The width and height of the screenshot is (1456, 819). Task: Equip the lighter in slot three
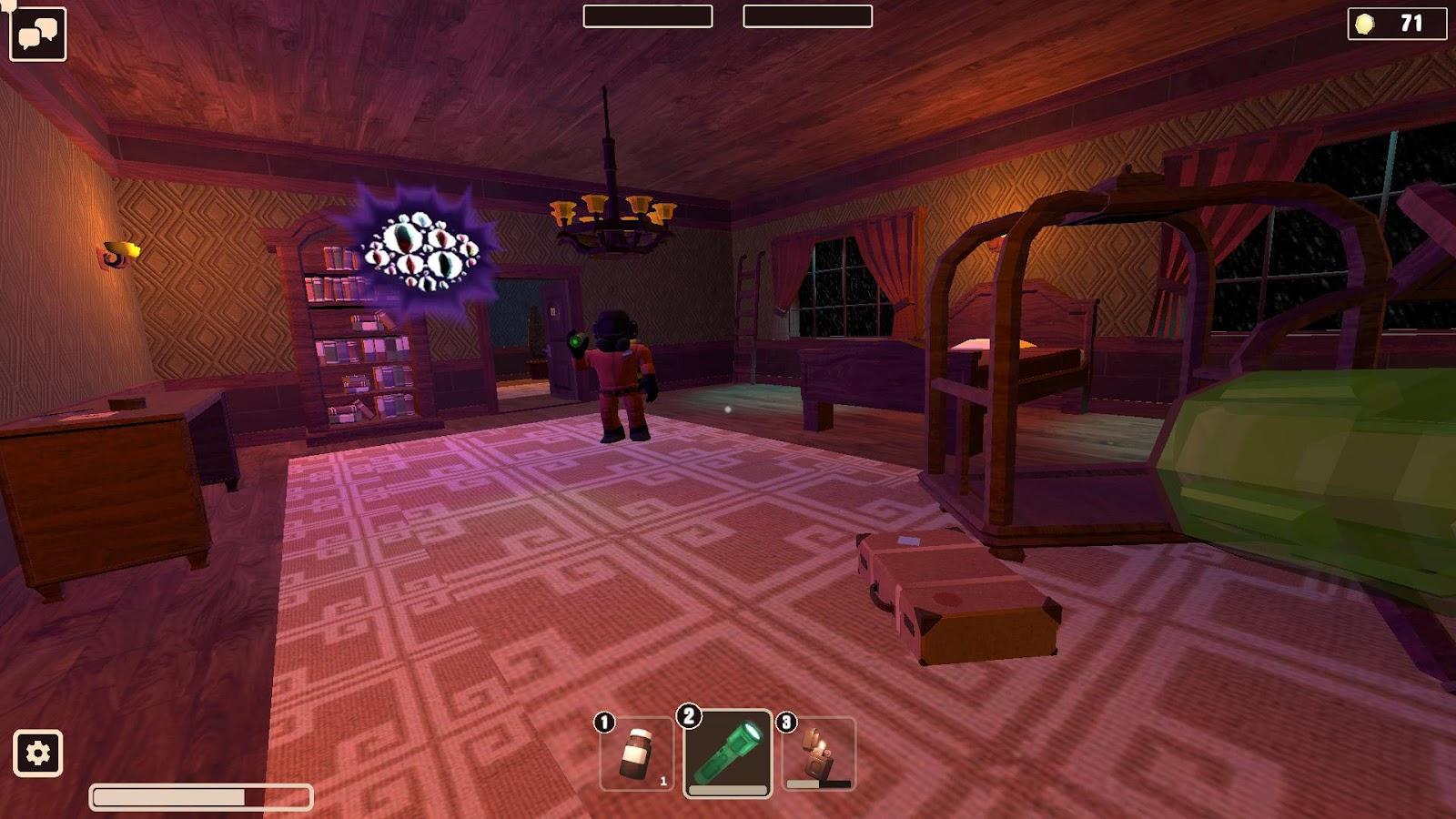pyautogui.click(x=819, y=753)
